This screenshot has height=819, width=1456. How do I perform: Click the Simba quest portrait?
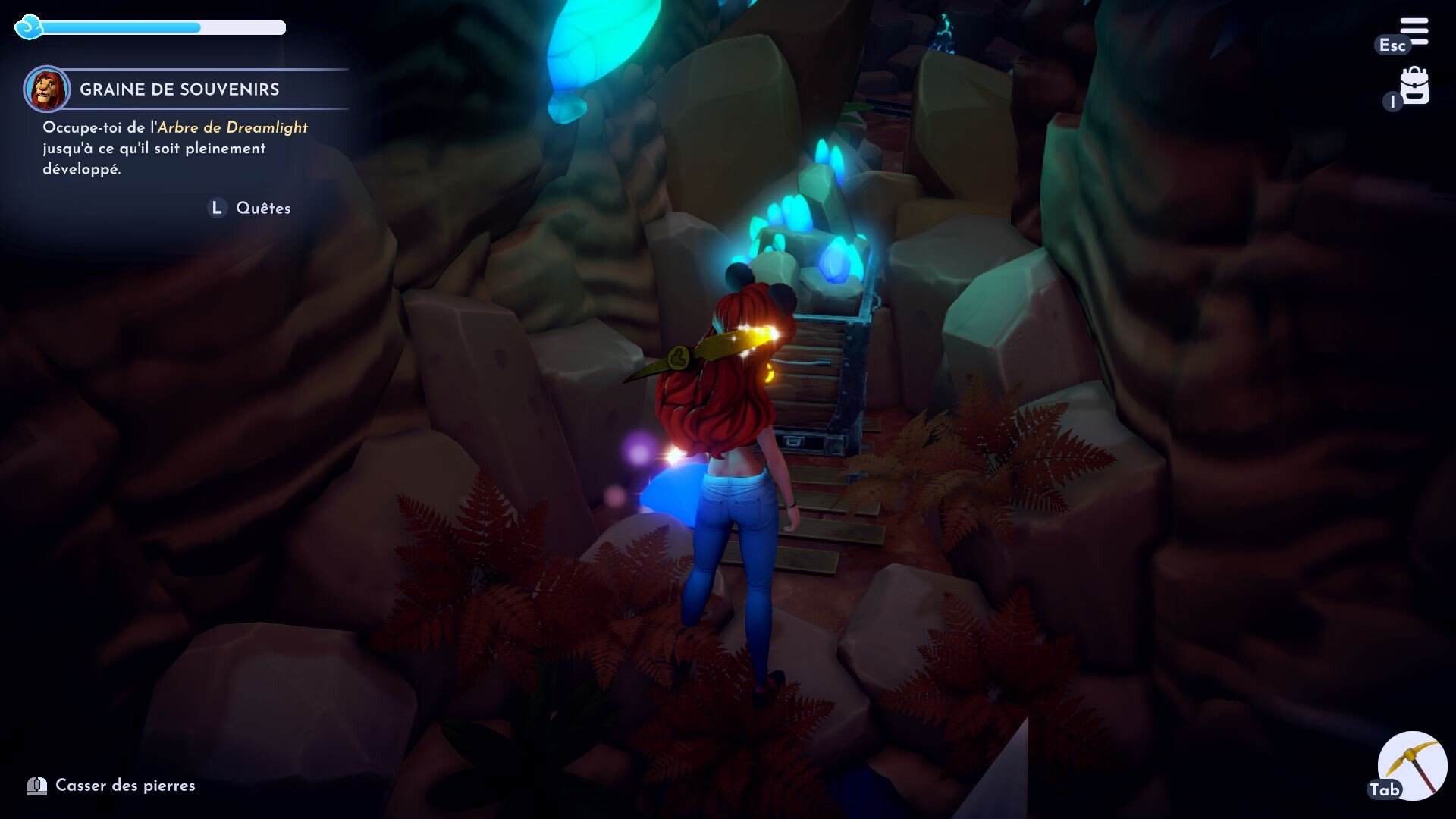pos(47,89)
